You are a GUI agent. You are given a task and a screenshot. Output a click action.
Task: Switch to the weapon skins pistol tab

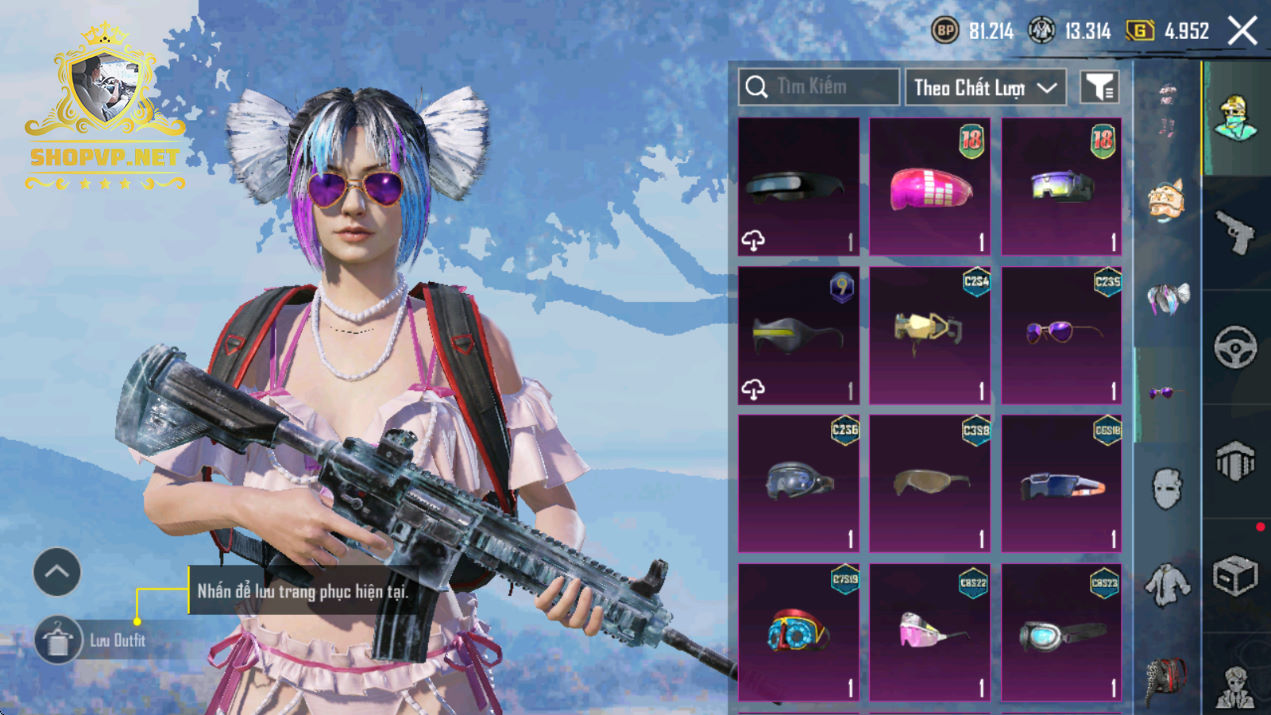coord(1236,233)
